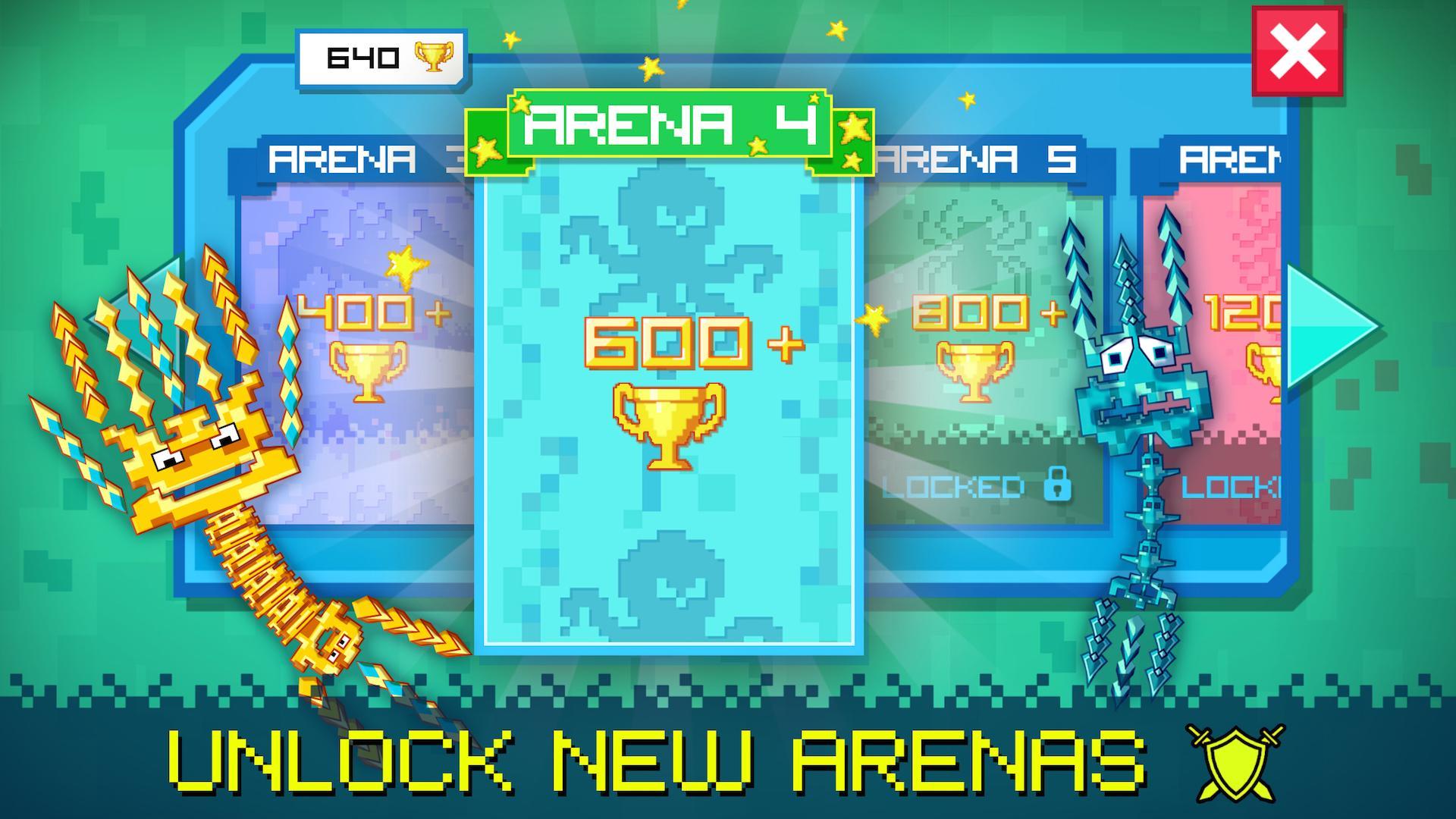The image size is (1456, 819).
Task: Click the star above the 400+ trophy
Action: [x=407, y=267]
